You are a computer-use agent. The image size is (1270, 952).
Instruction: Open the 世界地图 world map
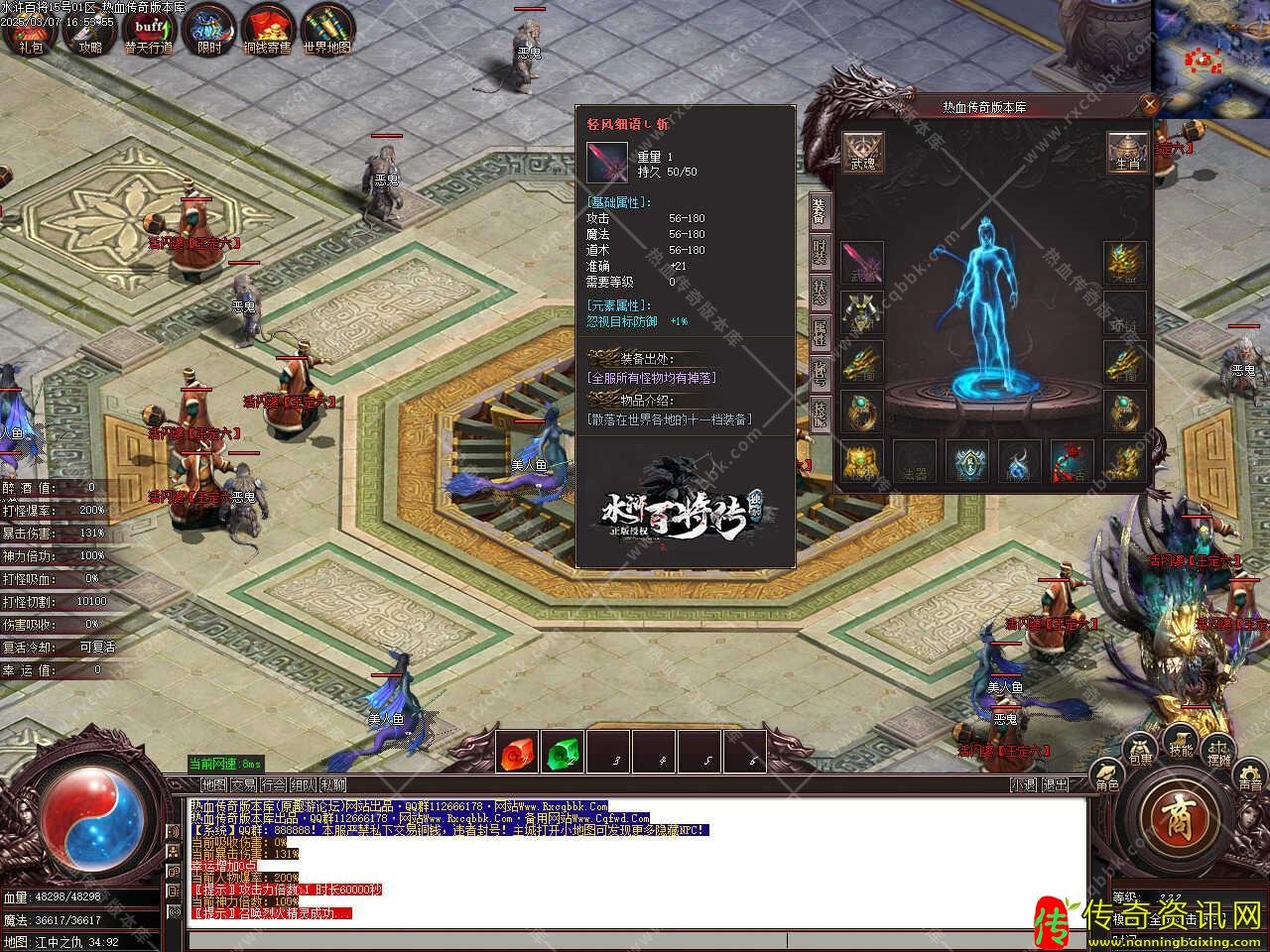tap(327, 28)
